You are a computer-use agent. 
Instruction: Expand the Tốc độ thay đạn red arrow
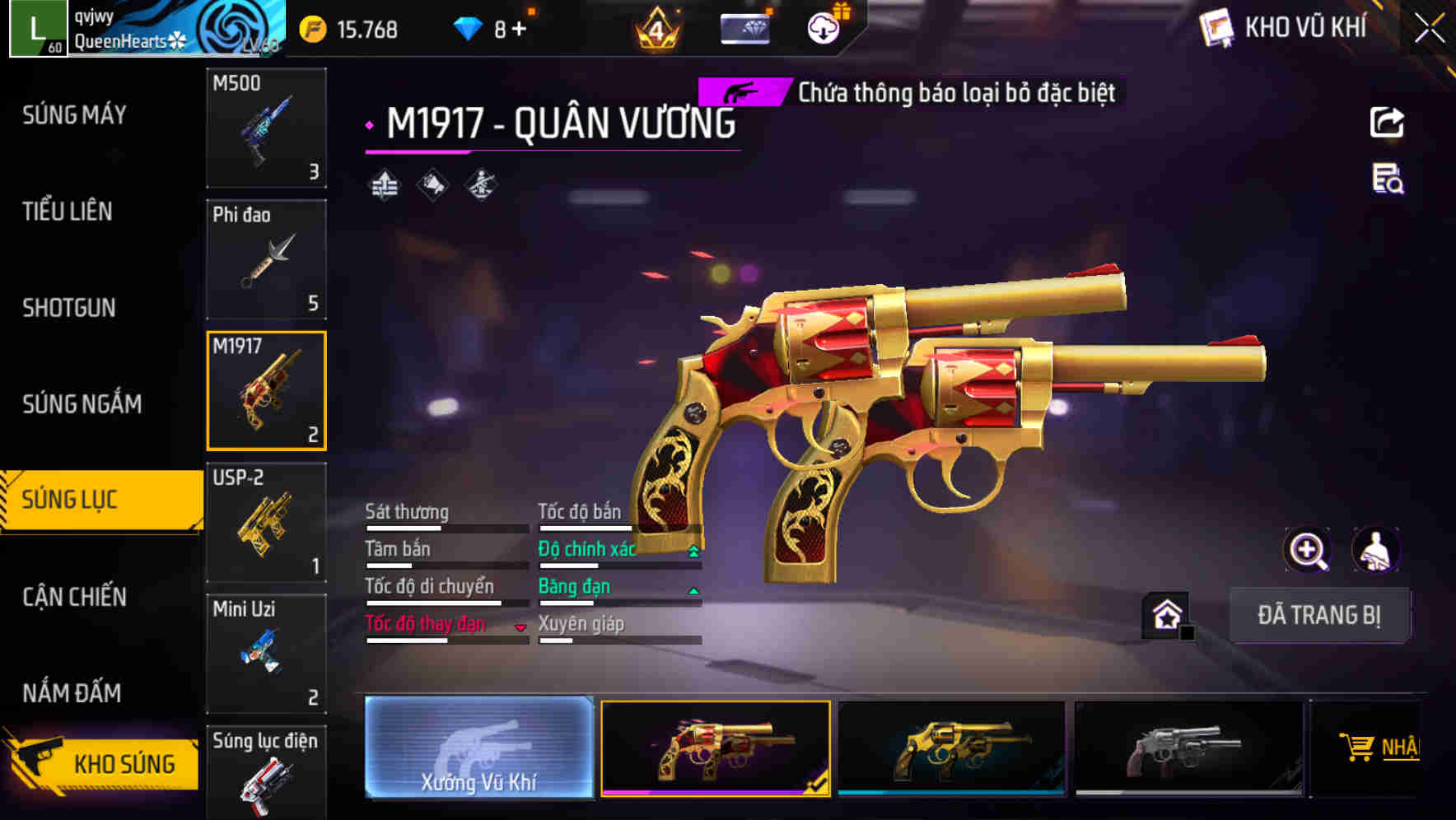click(520, 627)
